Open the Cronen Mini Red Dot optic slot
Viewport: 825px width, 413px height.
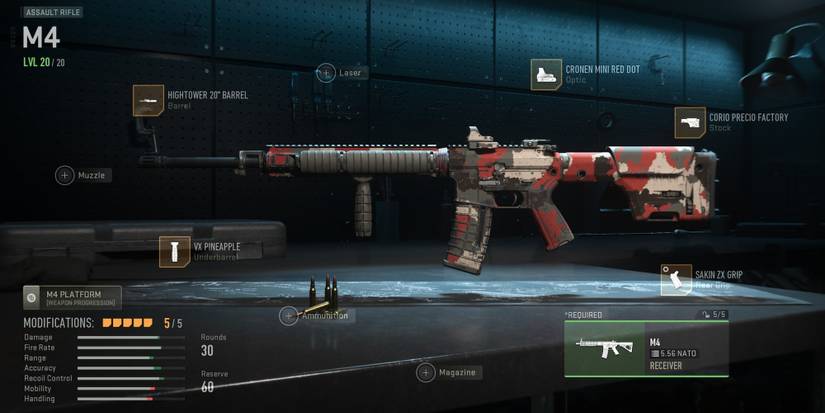click(x=546, y=74)
